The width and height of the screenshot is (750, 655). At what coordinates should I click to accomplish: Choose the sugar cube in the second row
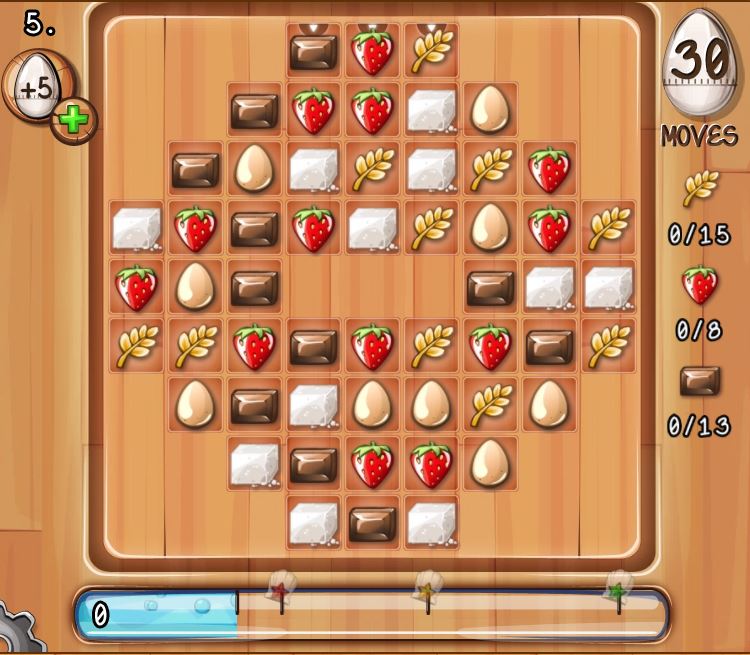(x=431, y=110)
